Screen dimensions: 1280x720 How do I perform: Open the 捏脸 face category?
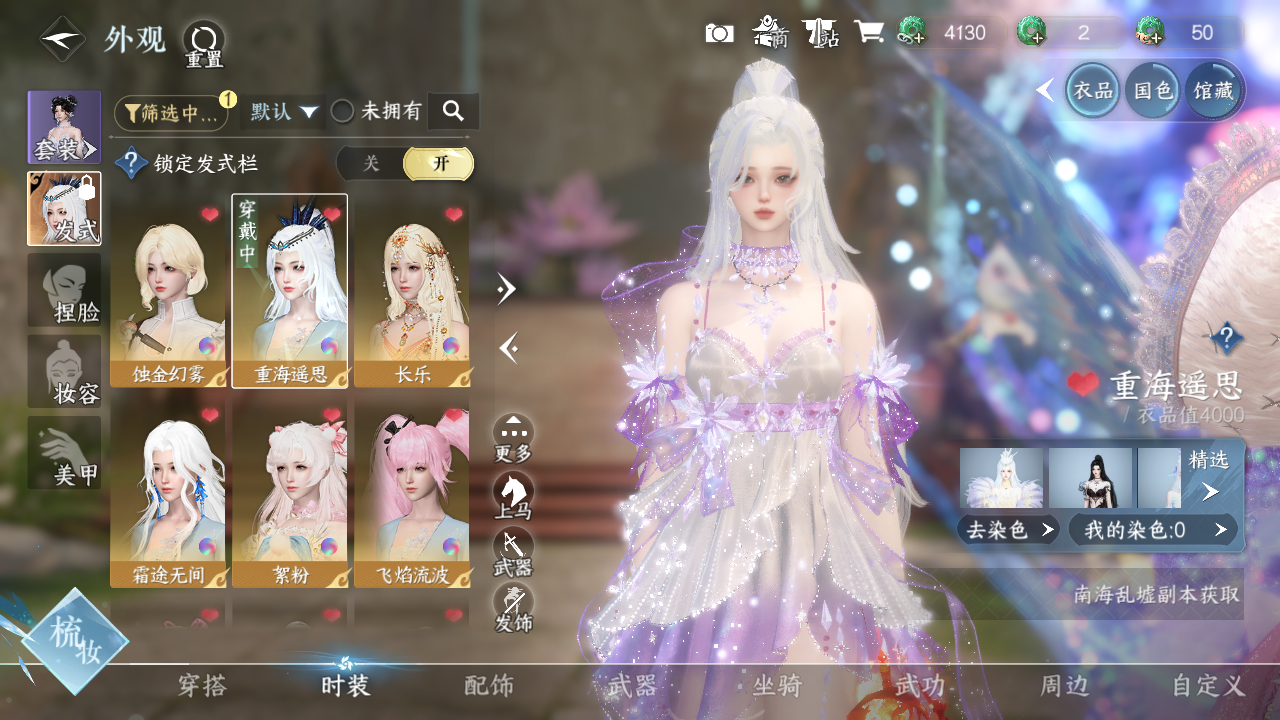[64, 290]
